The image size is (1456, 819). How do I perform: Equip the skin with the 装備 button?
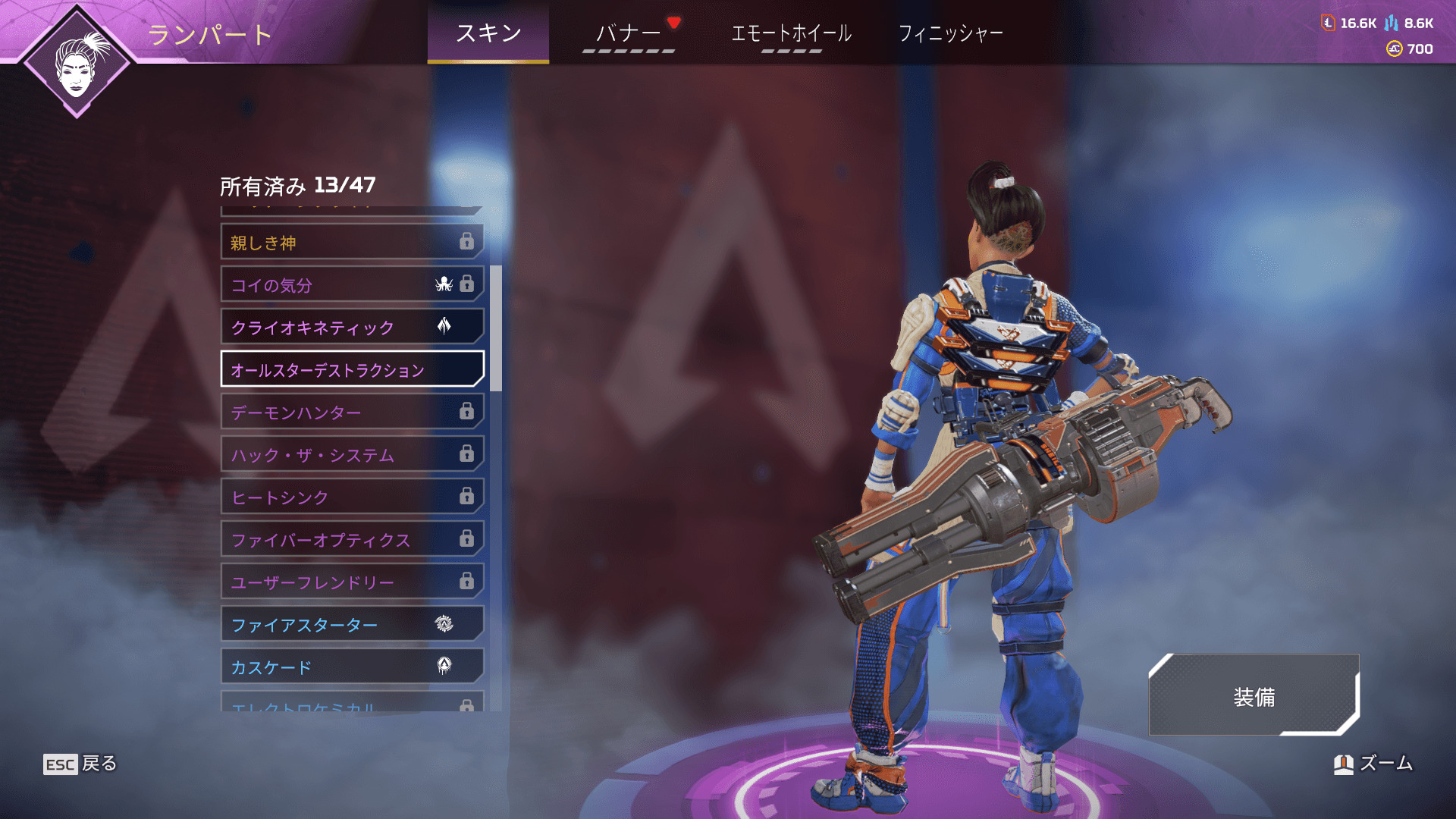coord(1254,696)
